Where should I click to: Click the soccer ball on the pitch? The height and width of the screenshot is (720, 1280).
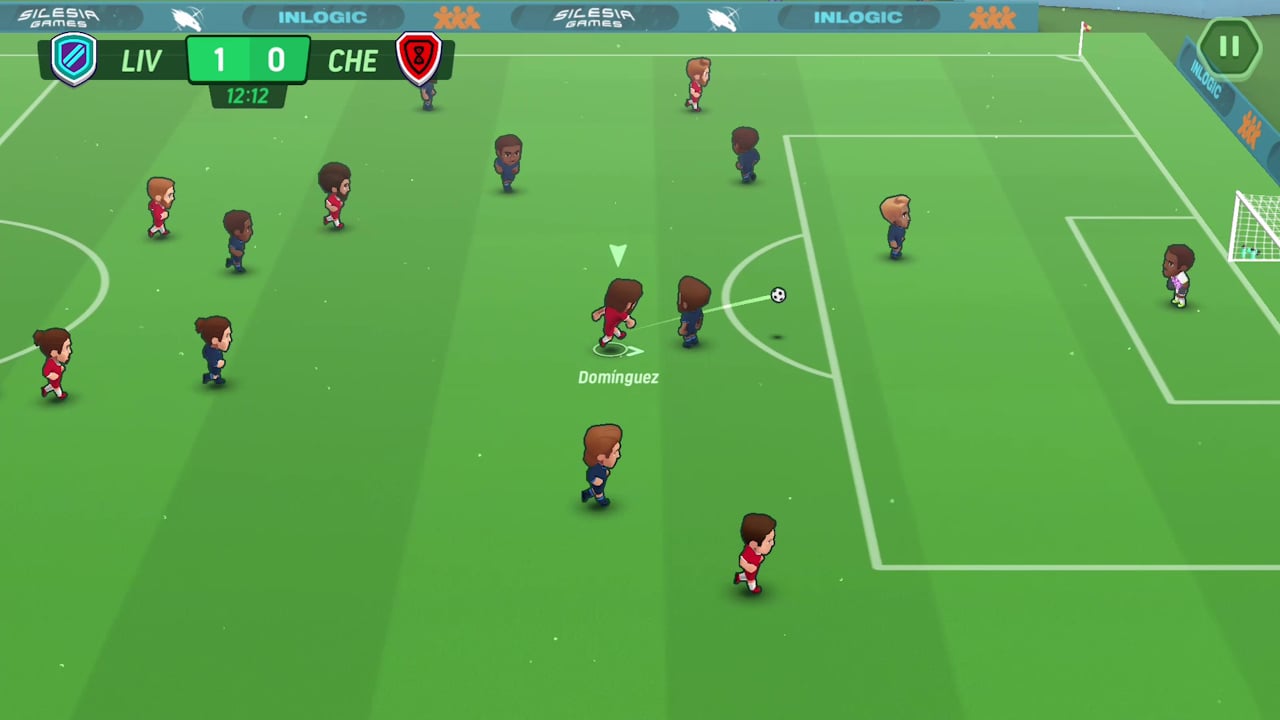(778, 295)
